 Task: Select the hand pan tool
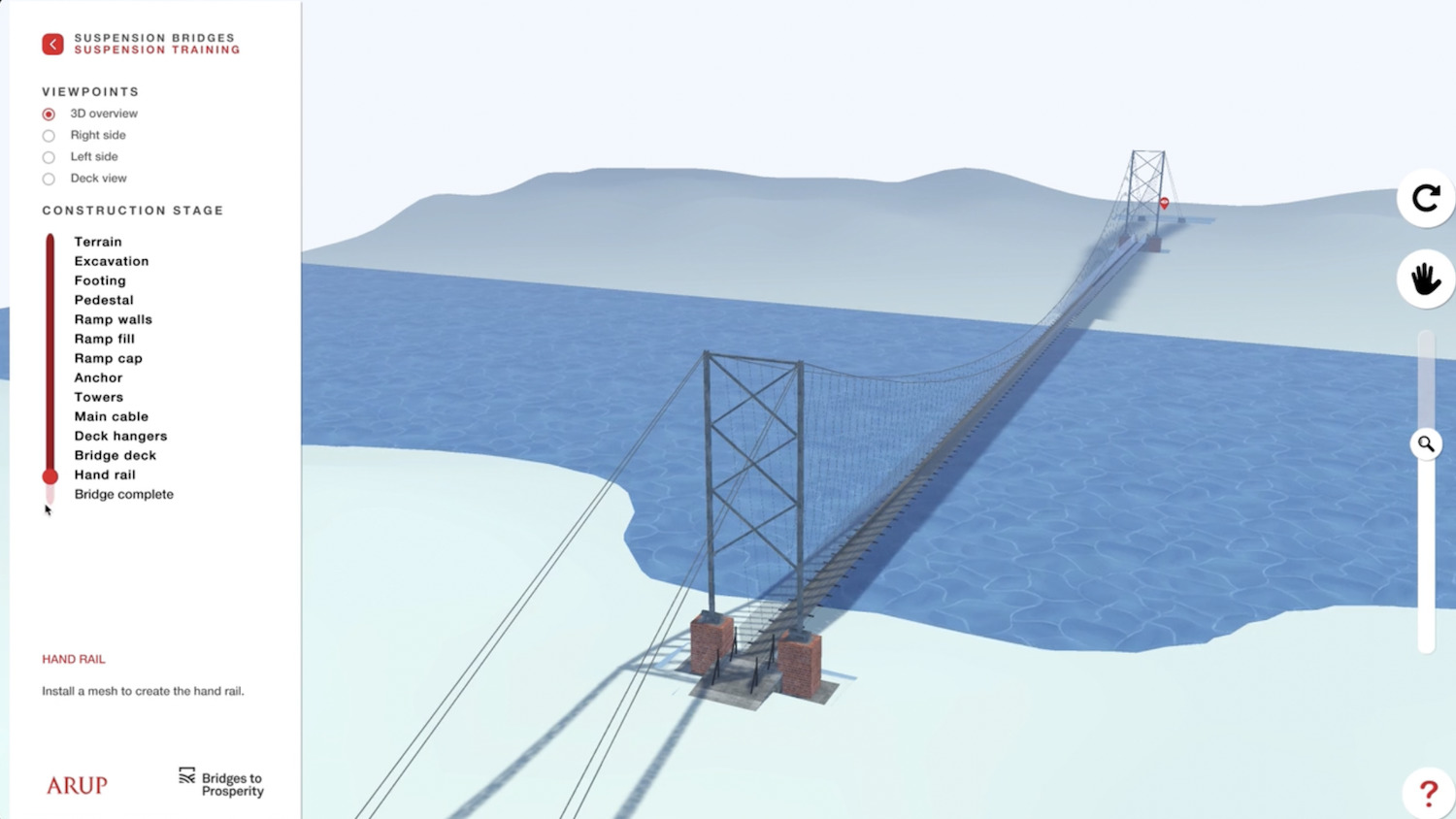coord(1425,279)
